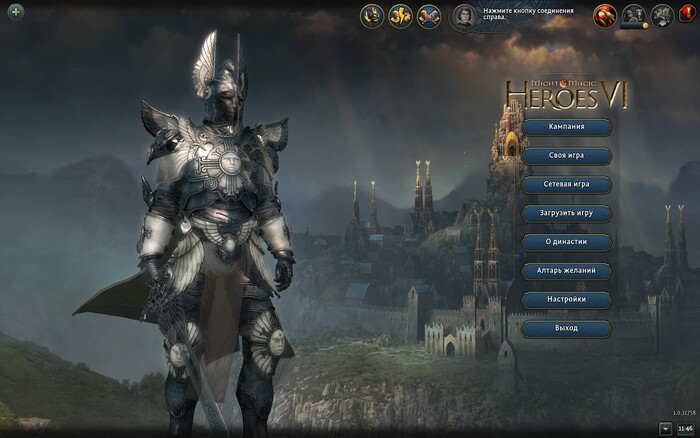Open the О династии (Dynasty) screen
The width and height of the screenshot is (700, 438).
point(566,242)
